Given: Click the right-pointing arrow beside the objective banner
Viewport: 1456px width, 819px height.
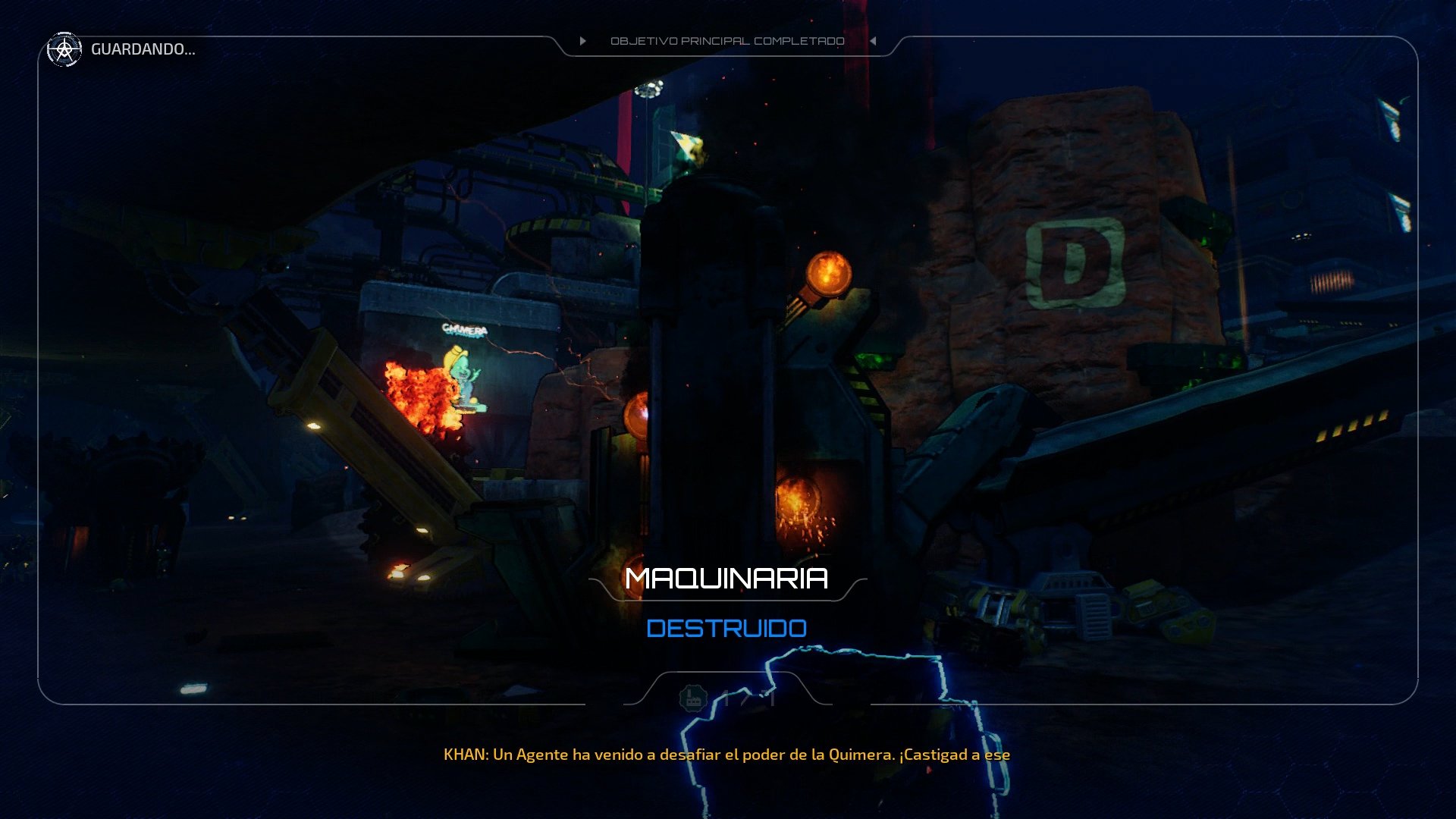Looking at the screenshot, I should 582,41.
